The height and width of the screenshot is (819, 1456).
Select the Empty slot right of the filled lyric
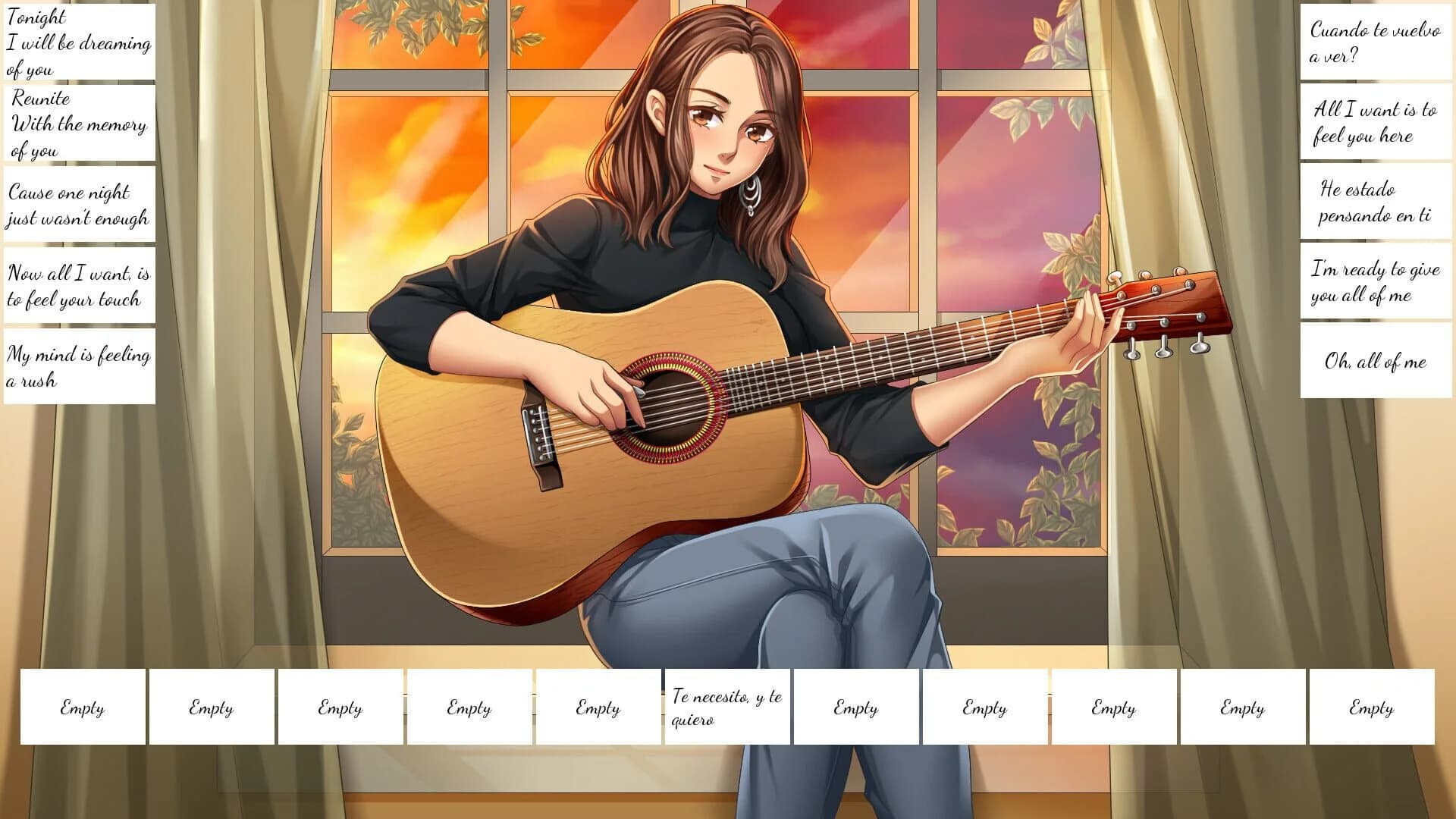pos(855,707)
